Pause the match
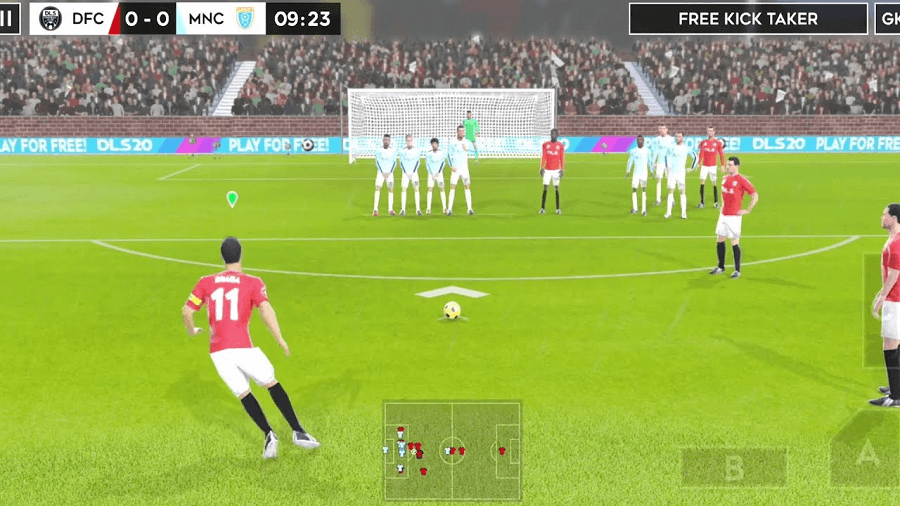The height and width of the screenshot is (506, 900). (x=8, y=18)
